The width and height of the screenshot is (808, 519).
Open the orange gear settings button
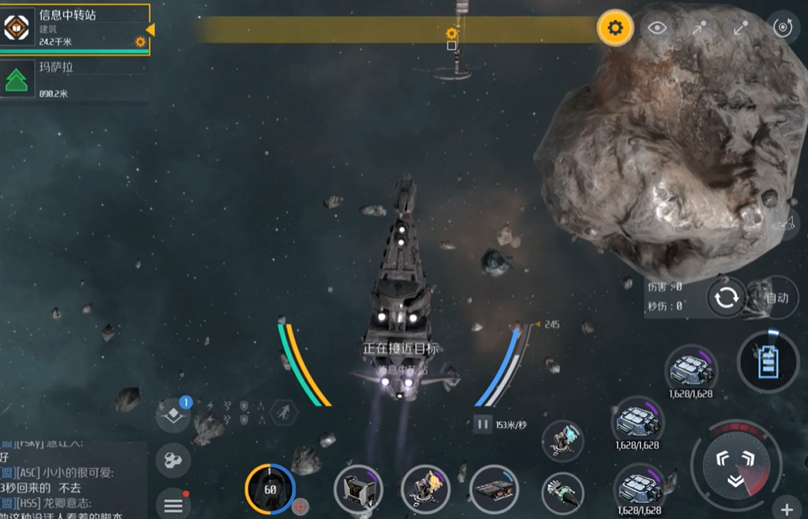[615, 28]
